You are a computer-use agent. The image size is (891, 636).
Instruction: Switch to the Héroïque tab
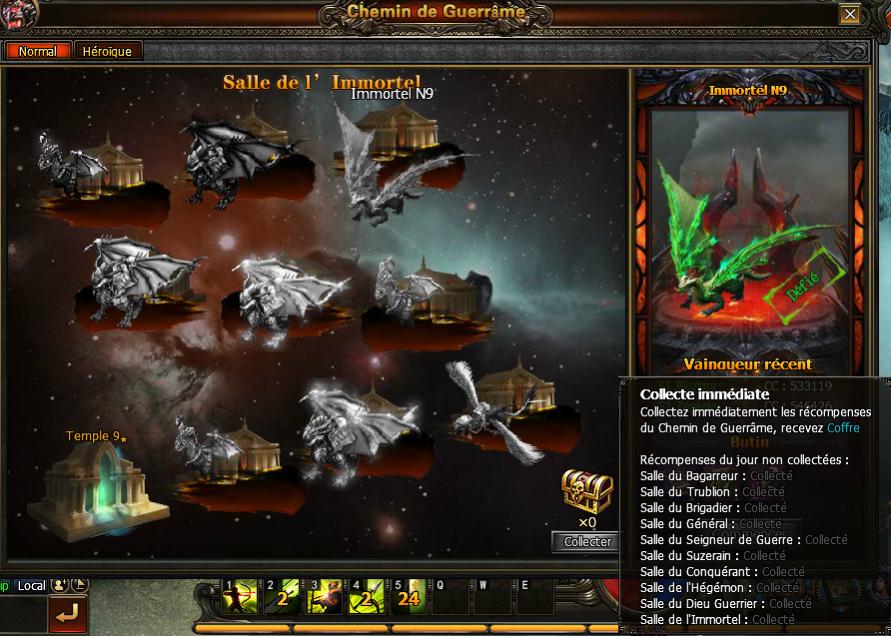pos(107,51)
